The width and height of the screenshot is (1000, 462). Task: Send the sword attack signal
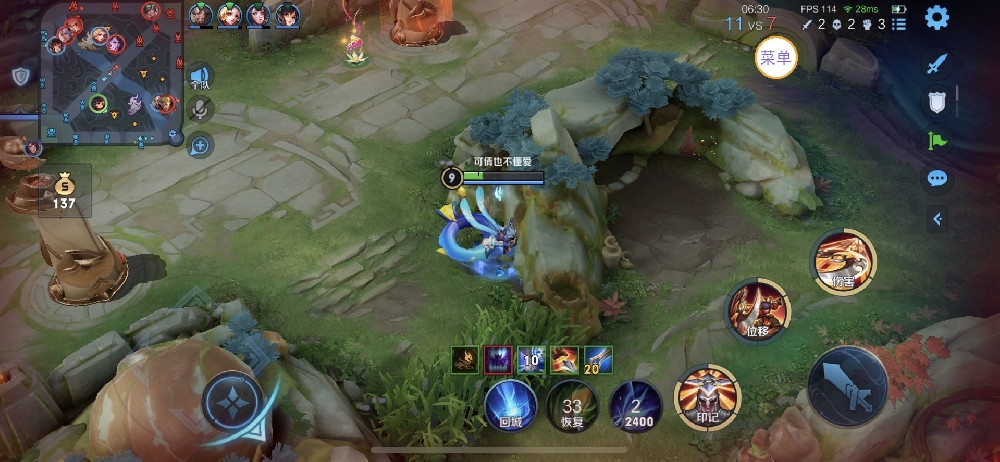(x=937, y=64)
